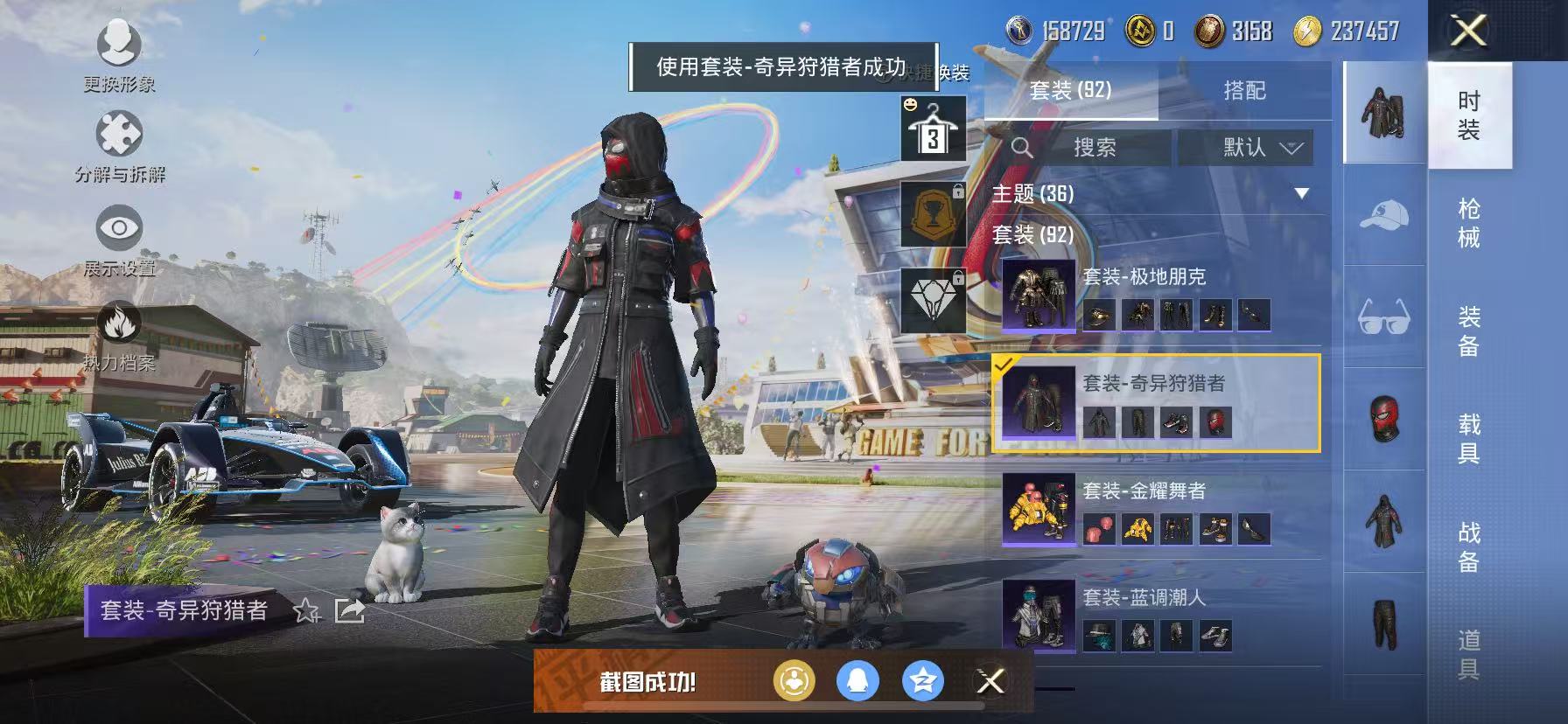Viewport: 1568px width, 724px height.
Task: Switch to the 搭配 tab
Action: pos(1246,91)
